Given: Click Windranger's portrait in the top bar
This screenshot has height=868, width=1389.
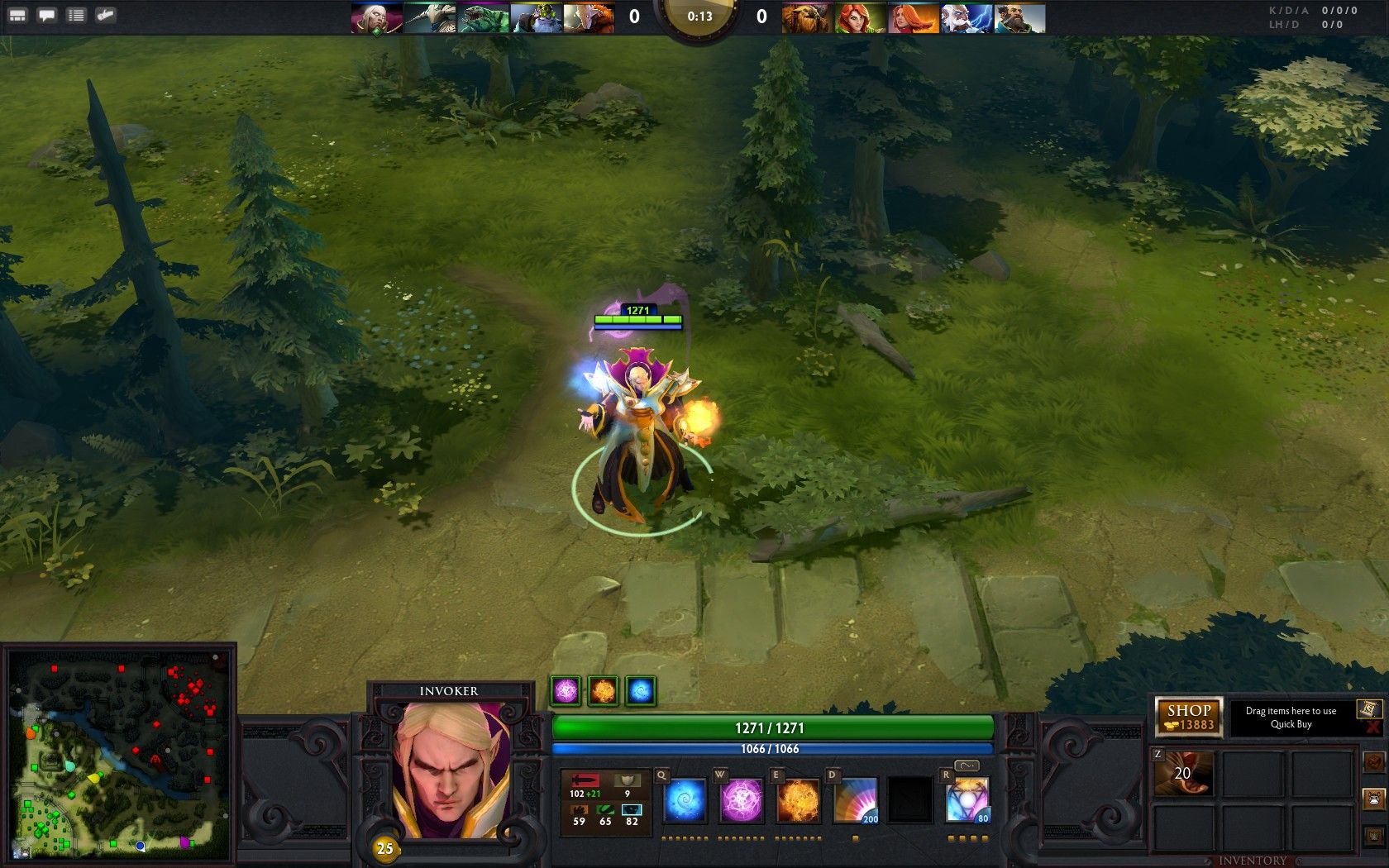Looking at the screenshot, I should tap(860, 17).
